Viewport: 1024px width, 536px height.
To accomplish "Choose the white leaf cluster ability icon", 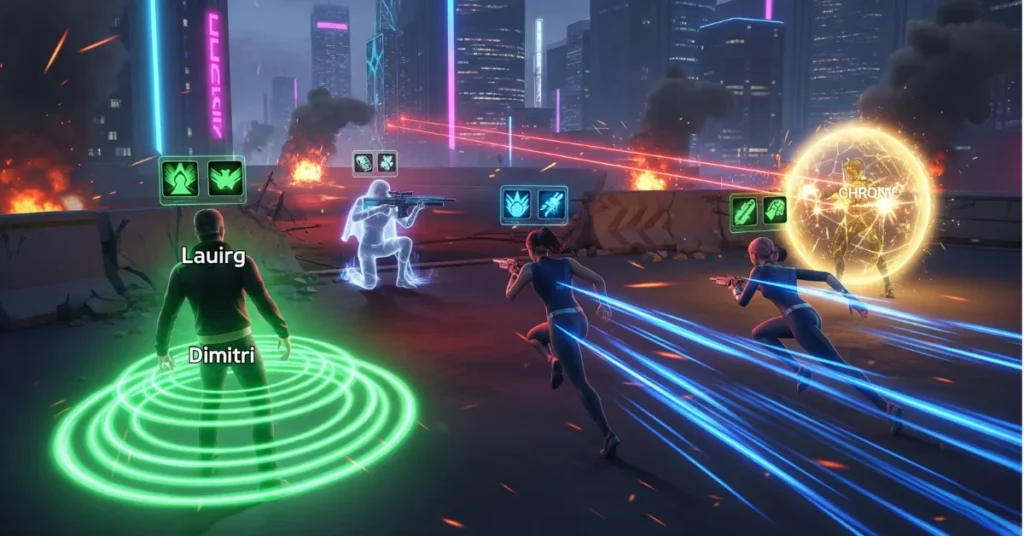I will click(386, 162).
